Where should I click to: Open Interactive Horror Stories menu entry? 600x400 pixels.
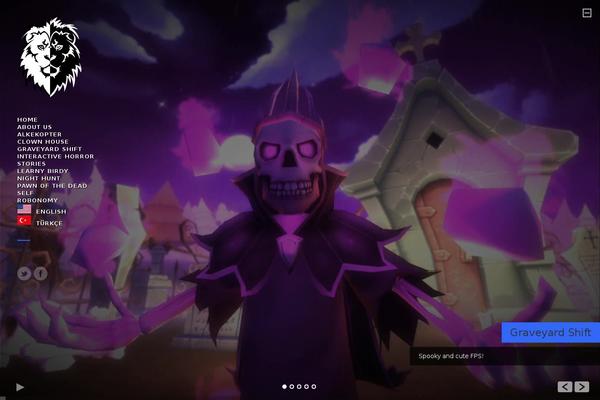click(55, 157)
